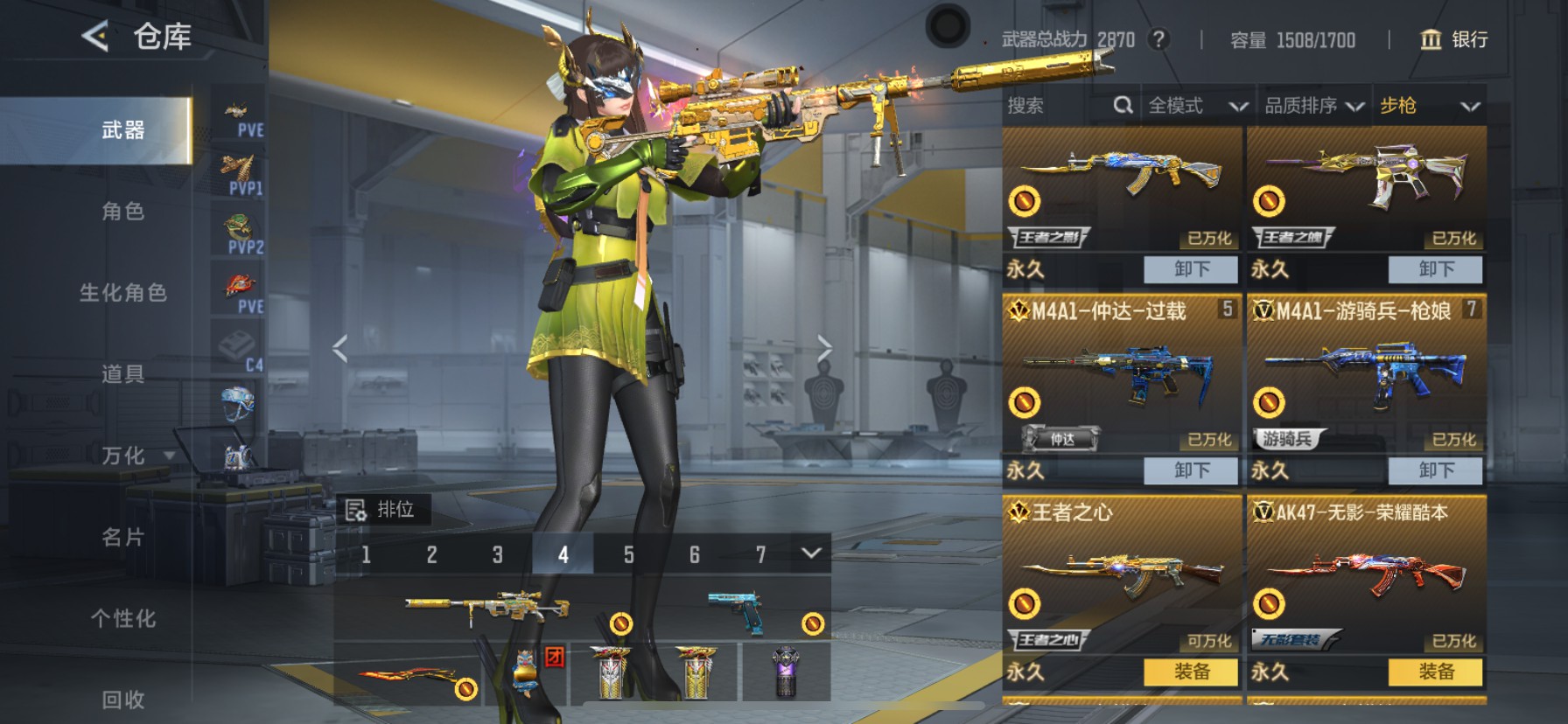This screenshot has width=1568, height=724.
Task: Switch to the 道具 items category
Action: click(122, 373)
